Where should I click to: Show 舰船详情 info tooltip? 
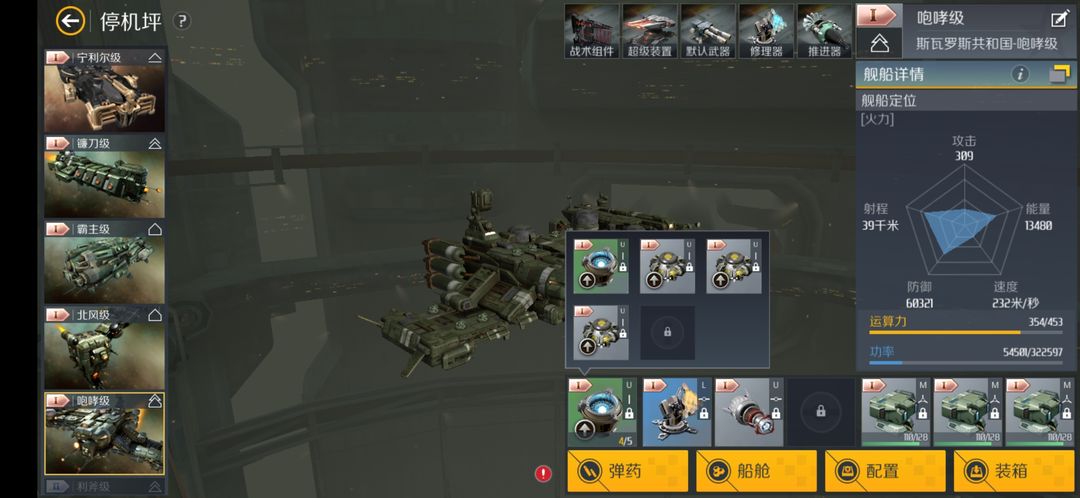pos(1020,74)
